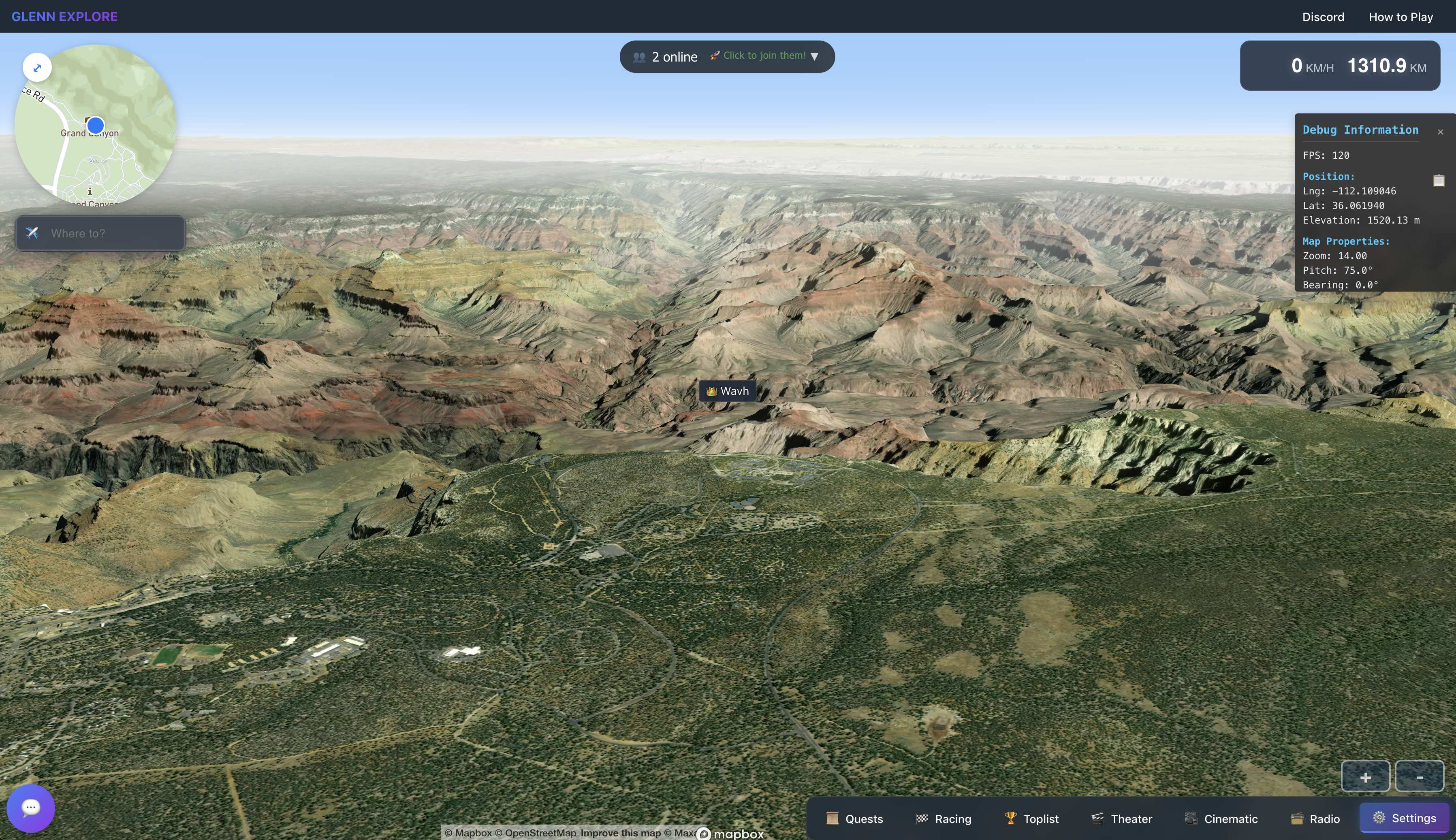This screenshot has height=840, width=1456.
Task: Zoom in with the plus map control
Action: [1366, 776]
